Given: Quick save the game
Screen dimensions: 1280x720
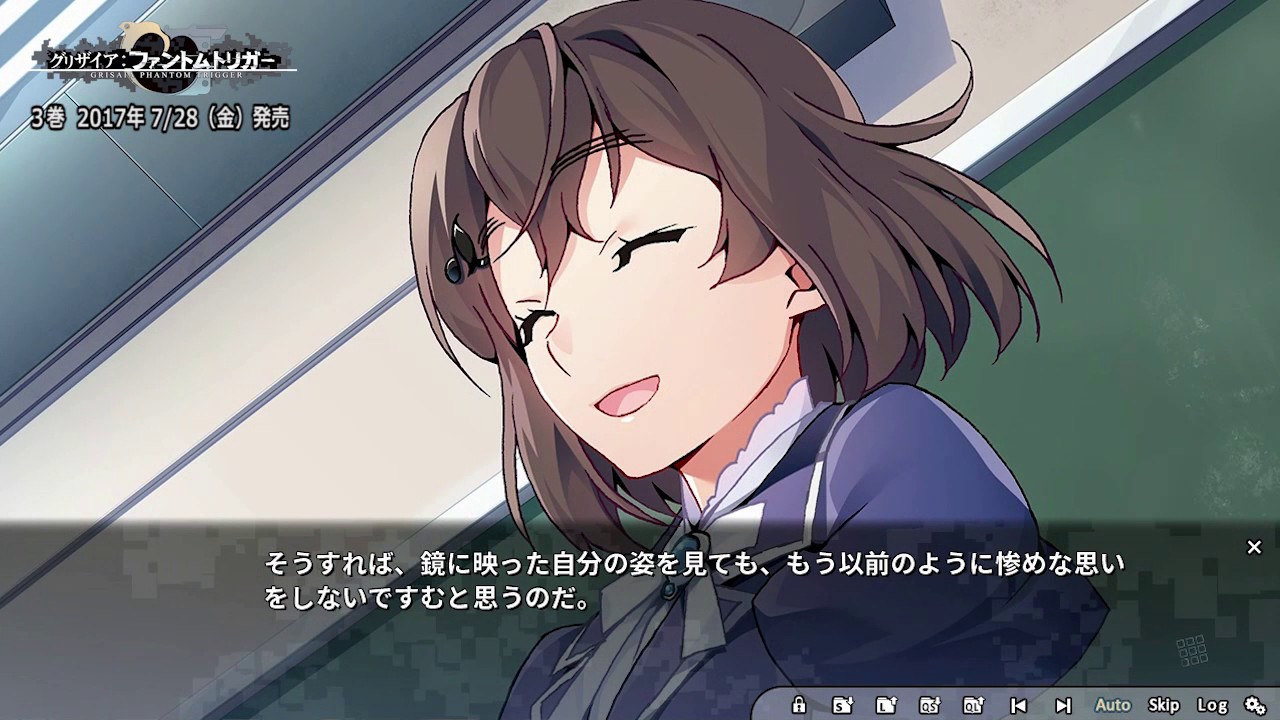Looking at the screenshot, I should [930, 705].
